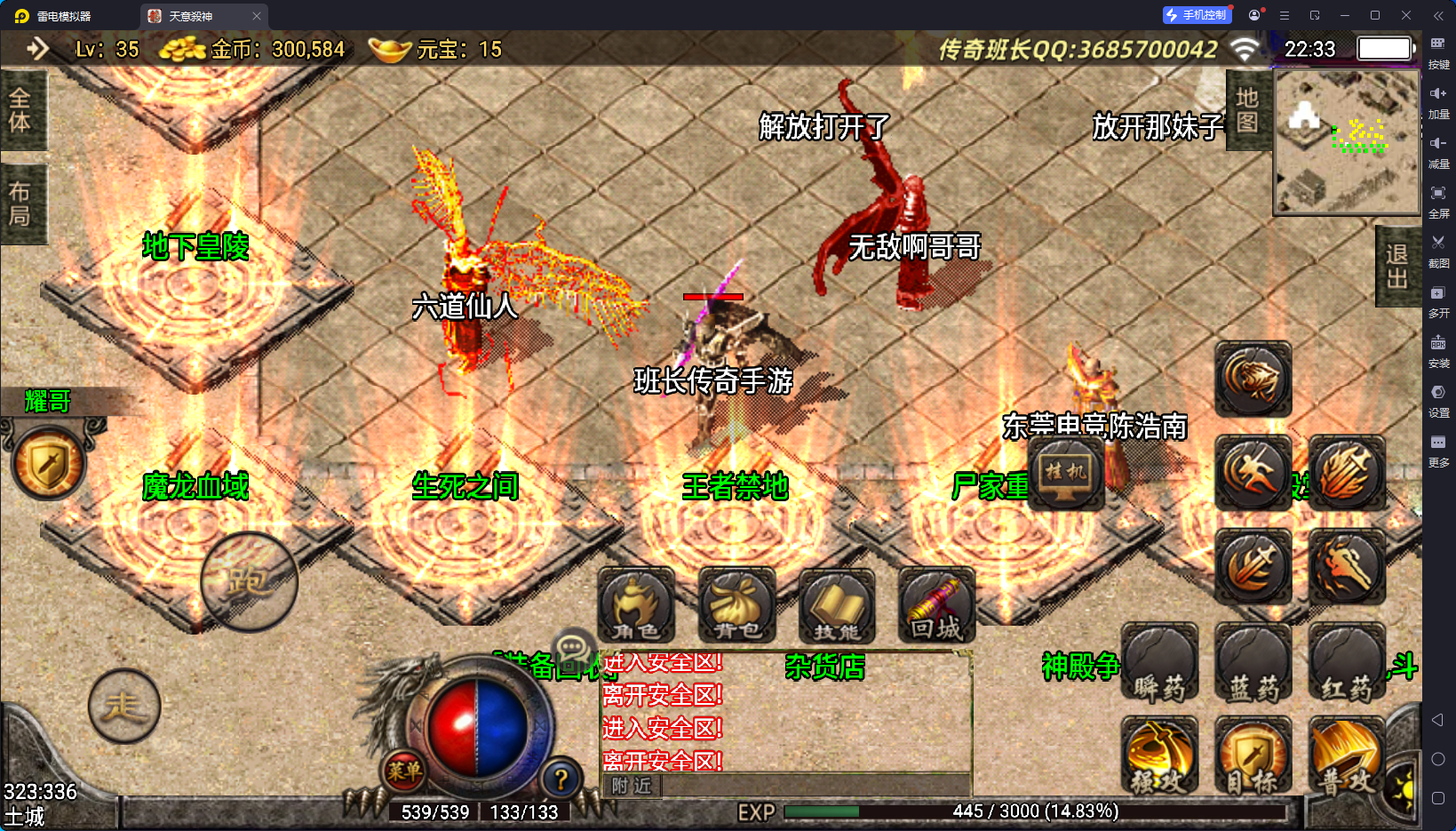This screenshot has width=1456, height=831.
Task: Click the blue question mark help icon
Action: (561, 780)
